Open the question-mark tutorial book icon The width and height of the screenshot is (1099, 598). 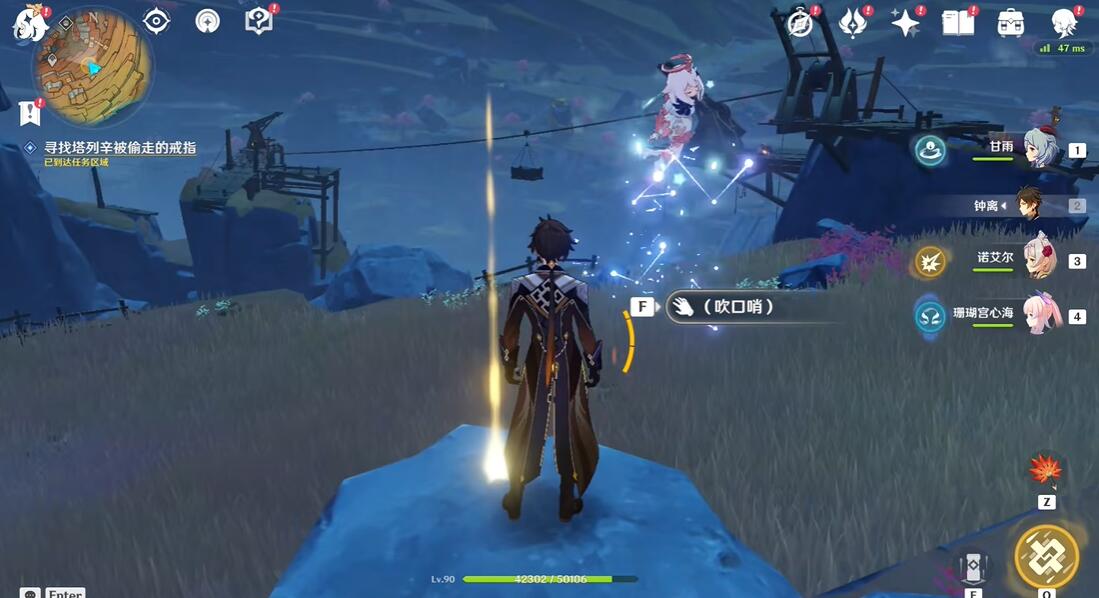(258, 21)
